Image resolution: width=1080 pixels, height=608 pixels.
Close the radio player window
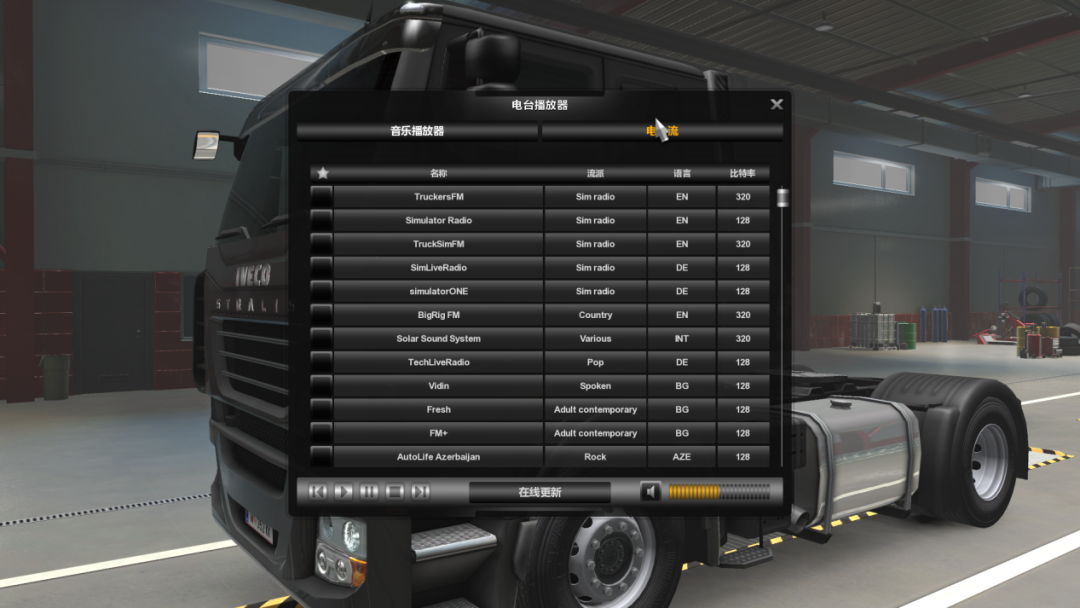(x=777, y=104)
